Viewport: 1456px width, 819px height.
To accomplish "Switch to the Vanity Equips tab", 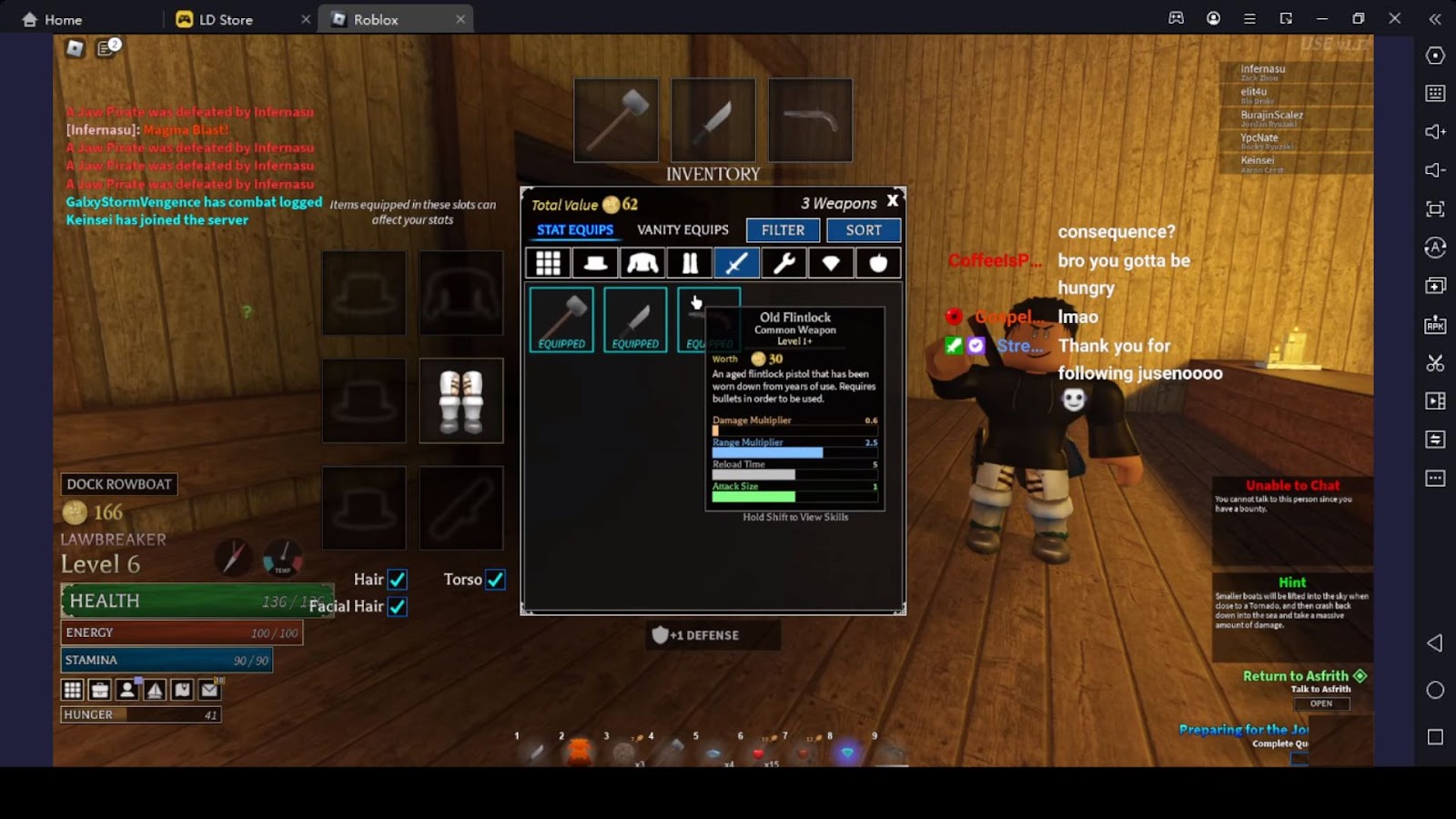I will (682, 230).
